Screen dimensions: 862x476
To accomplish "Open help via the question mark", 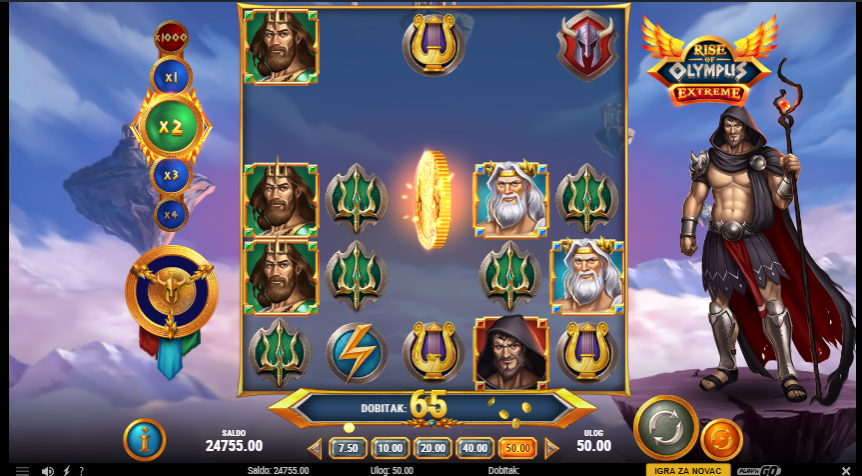I will [x=81, y=470].
